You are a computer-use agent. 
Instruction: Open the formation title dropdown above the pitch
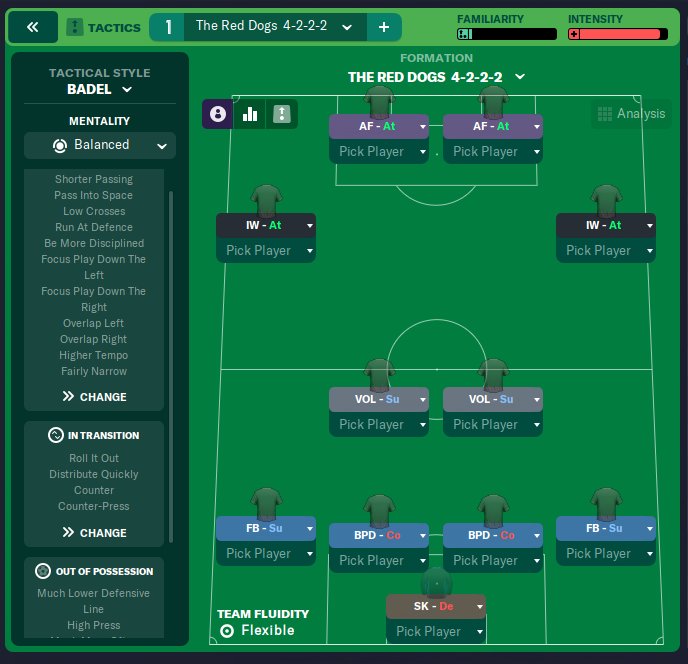(x=436, y=77)
